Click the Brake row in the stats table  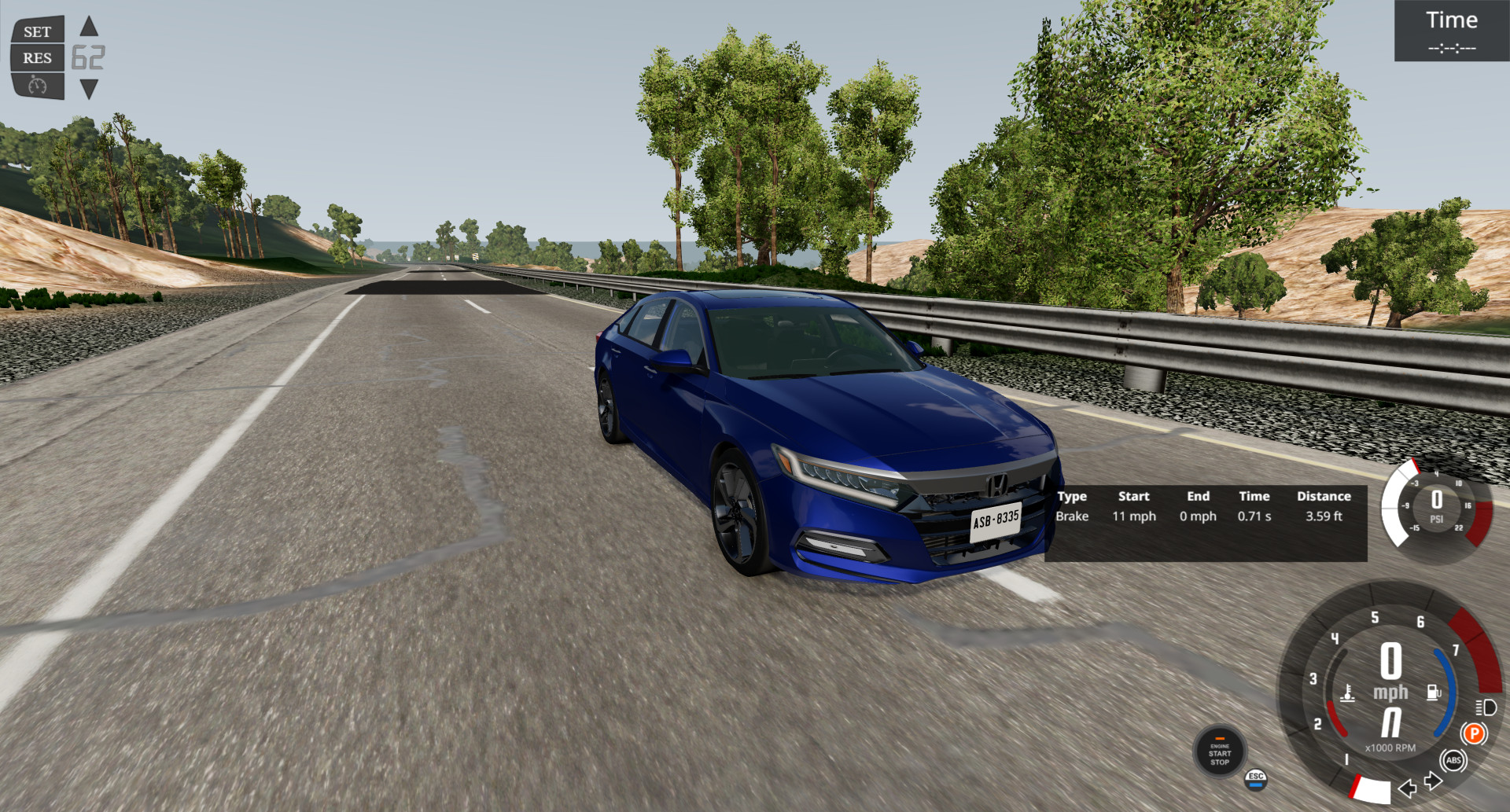click(x=1073, y=516)
